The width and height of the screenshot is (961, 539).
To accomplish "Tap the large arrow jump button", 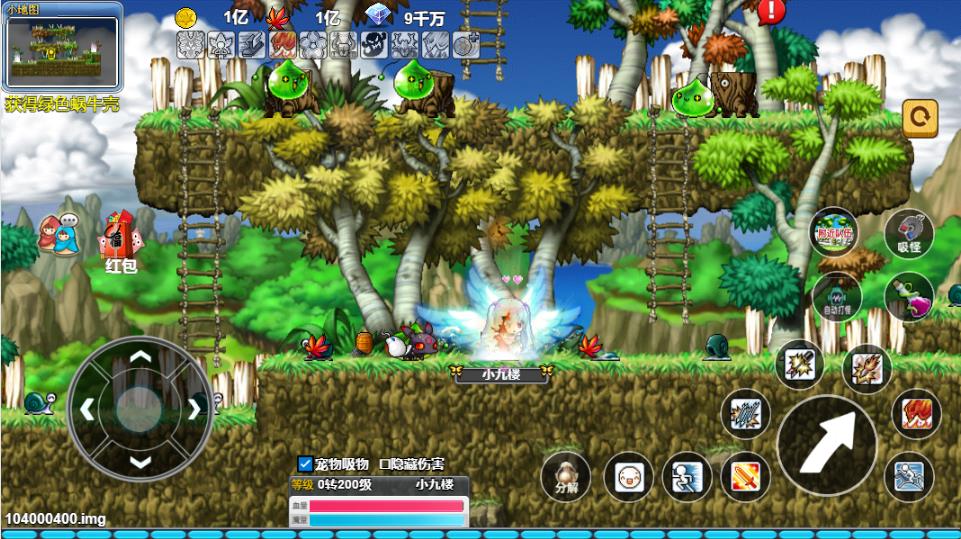I will point(826,443).
